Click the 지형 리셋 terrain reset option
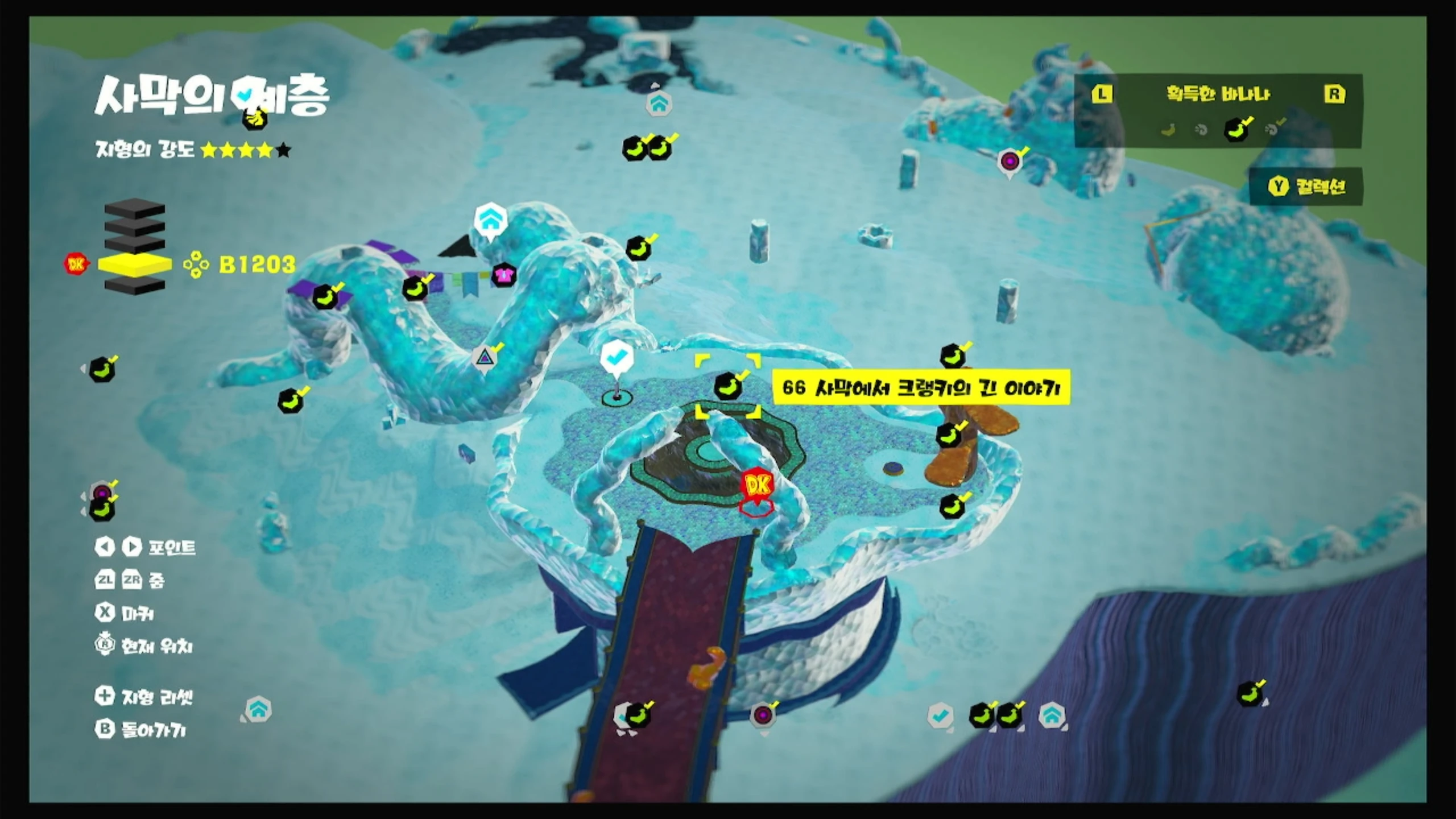The height and width of the screenshot is (819, 1456). [145, 696]
